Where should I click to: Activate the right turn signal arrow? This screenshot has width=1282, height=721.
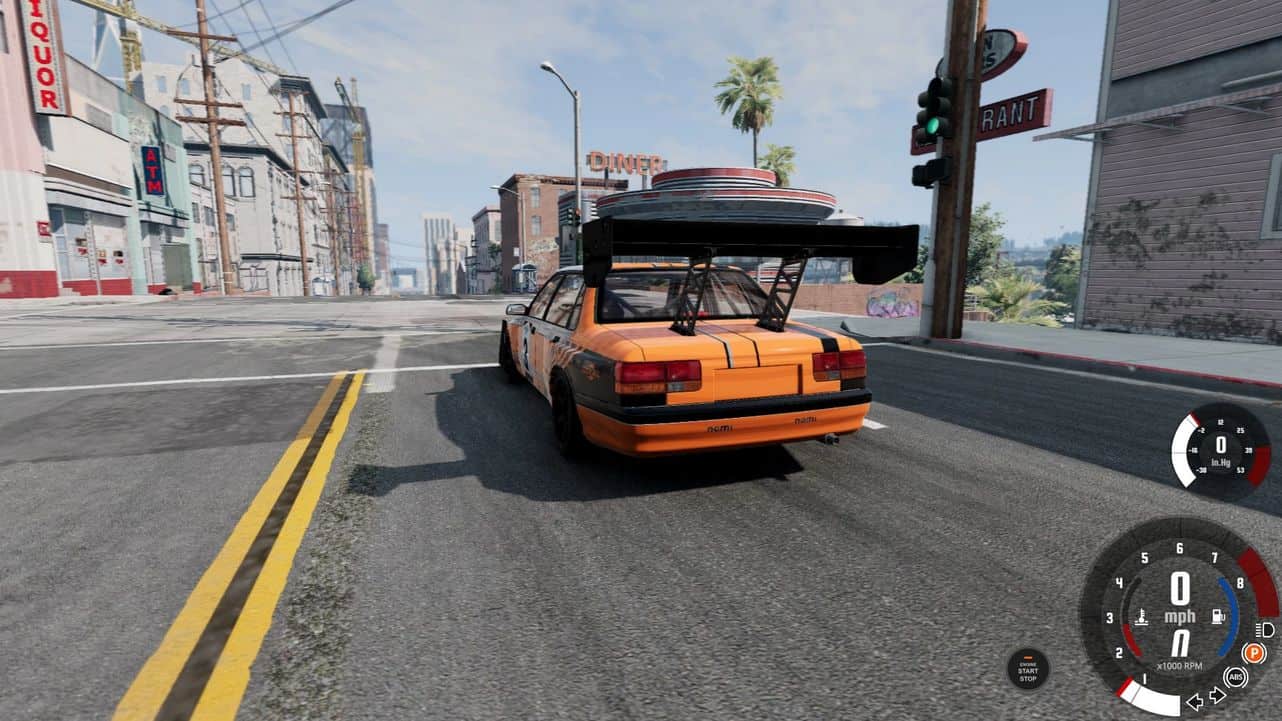click(x=1217, y=695)
